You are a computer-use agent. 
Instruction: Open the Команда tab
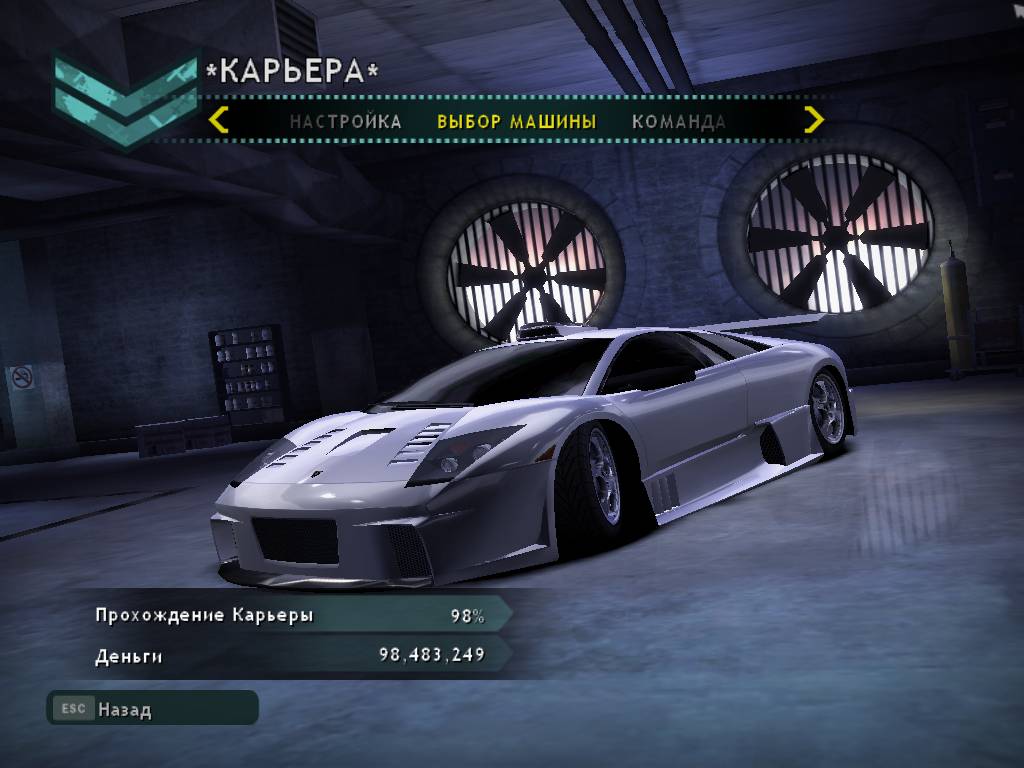[x=678, y=122]
